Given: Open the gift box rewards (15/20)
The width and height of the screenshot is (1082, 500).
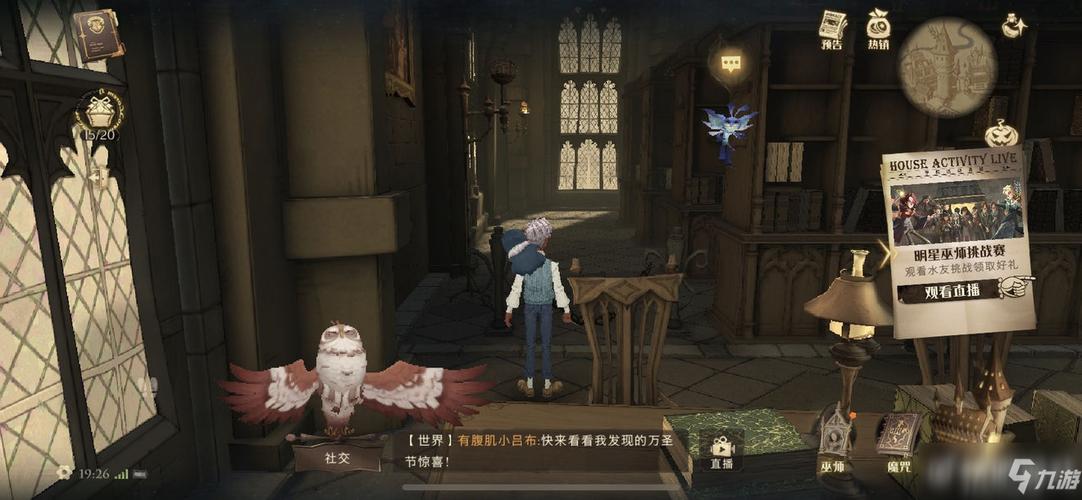Looking at the screenshot, I should click(x=98, y=113).
